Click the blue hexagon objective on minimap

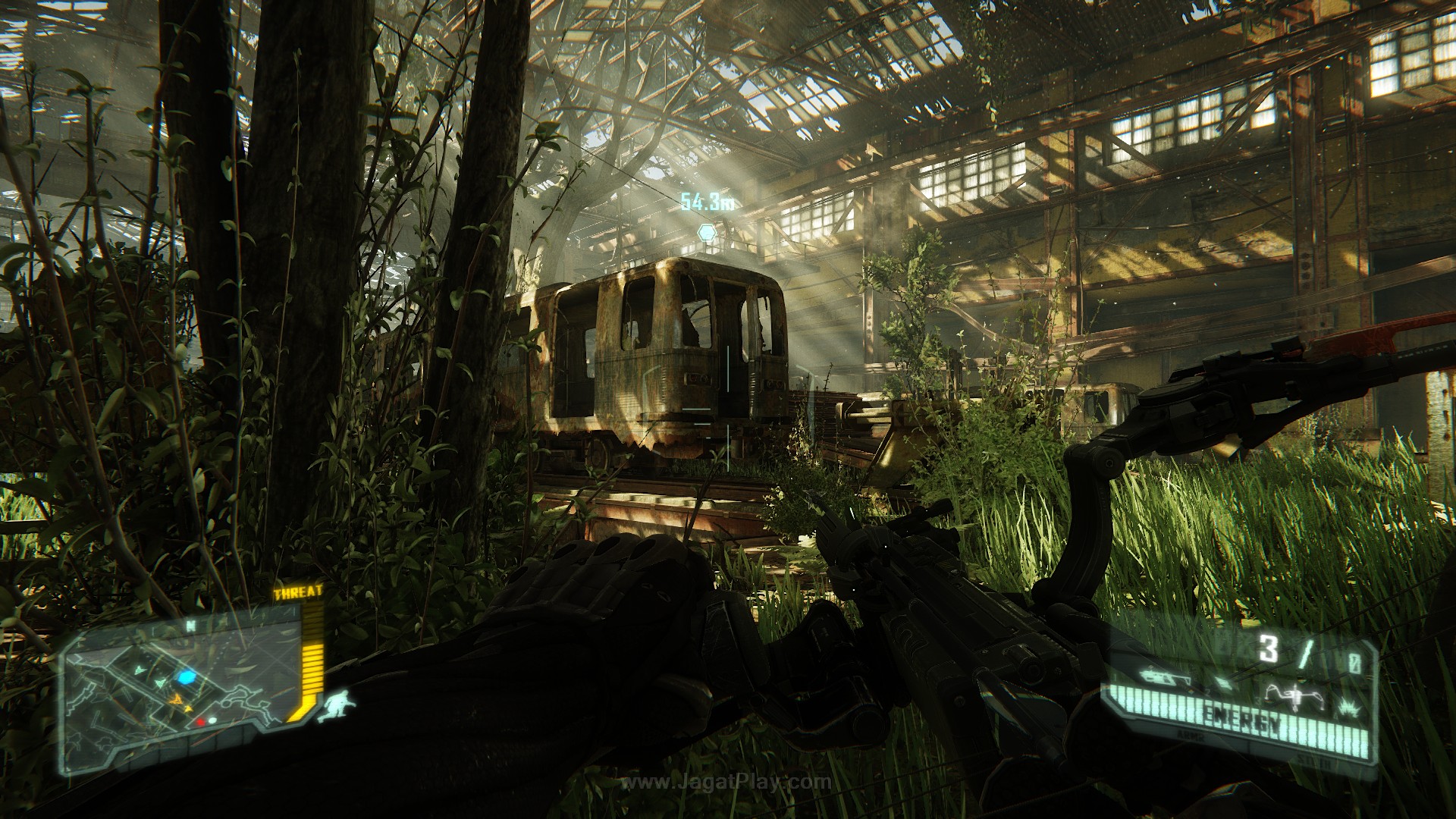pos(188,676)
